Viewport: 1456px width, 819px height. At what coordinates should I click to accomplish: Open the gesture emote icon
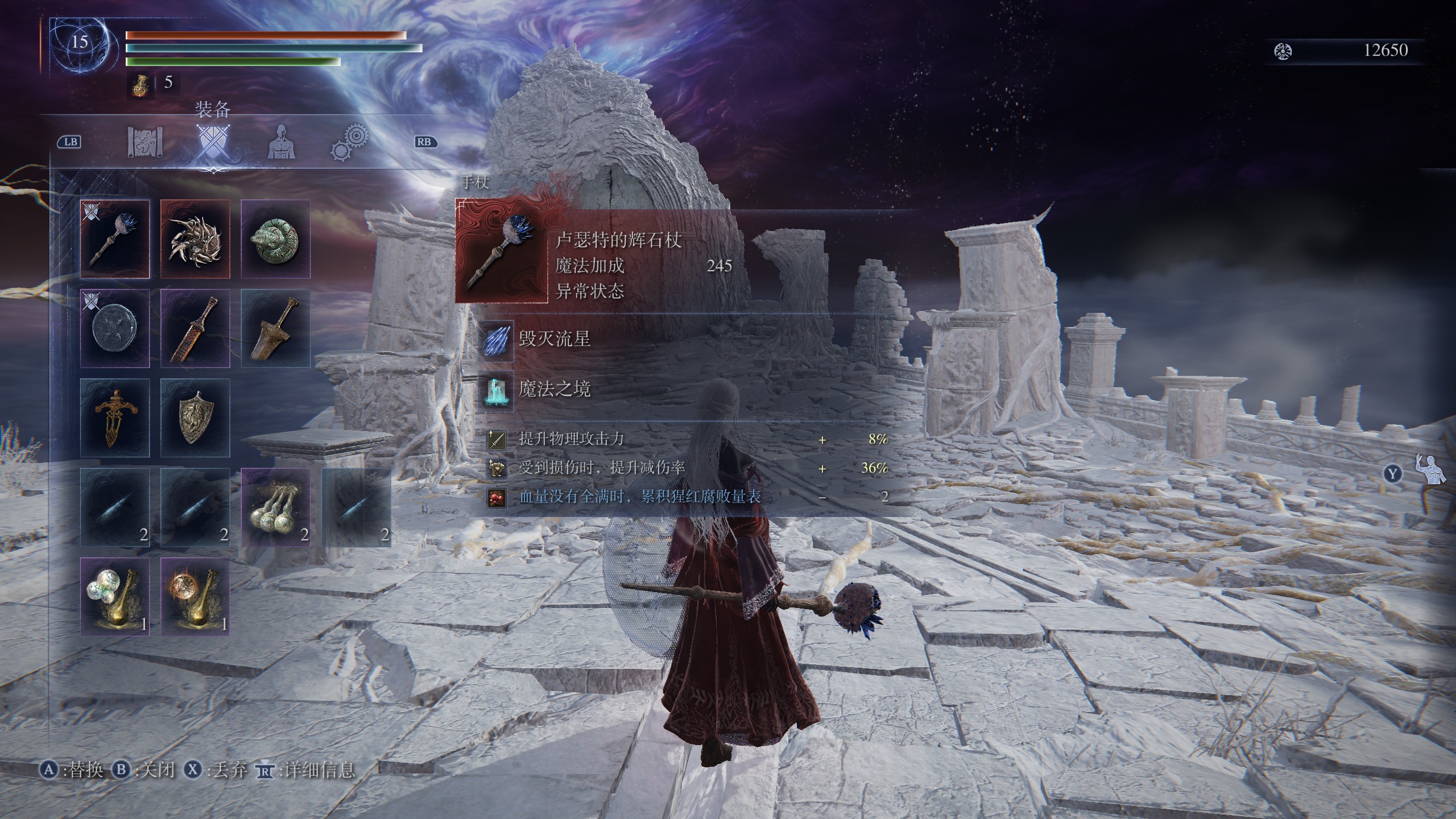[x=1429, y=470]
